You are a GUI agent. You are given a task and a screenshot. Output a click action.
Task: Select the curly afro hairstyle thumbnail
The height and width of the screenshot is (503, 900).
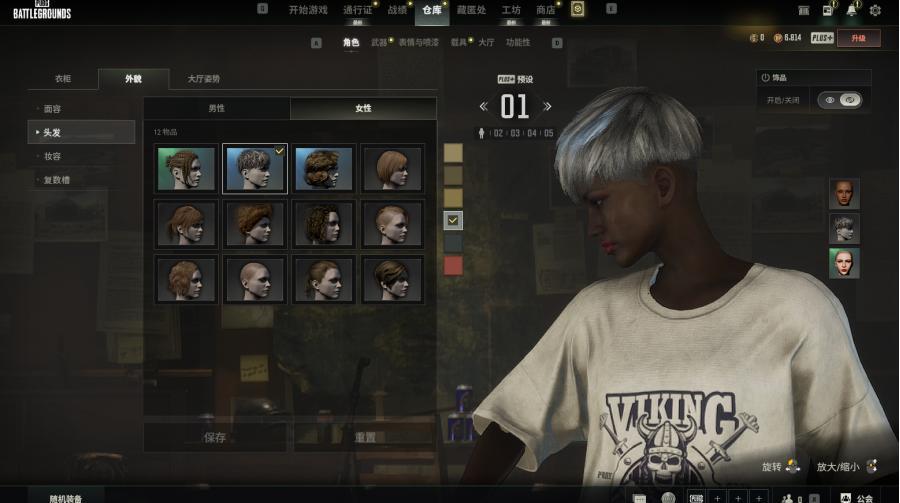coord(324,169)
